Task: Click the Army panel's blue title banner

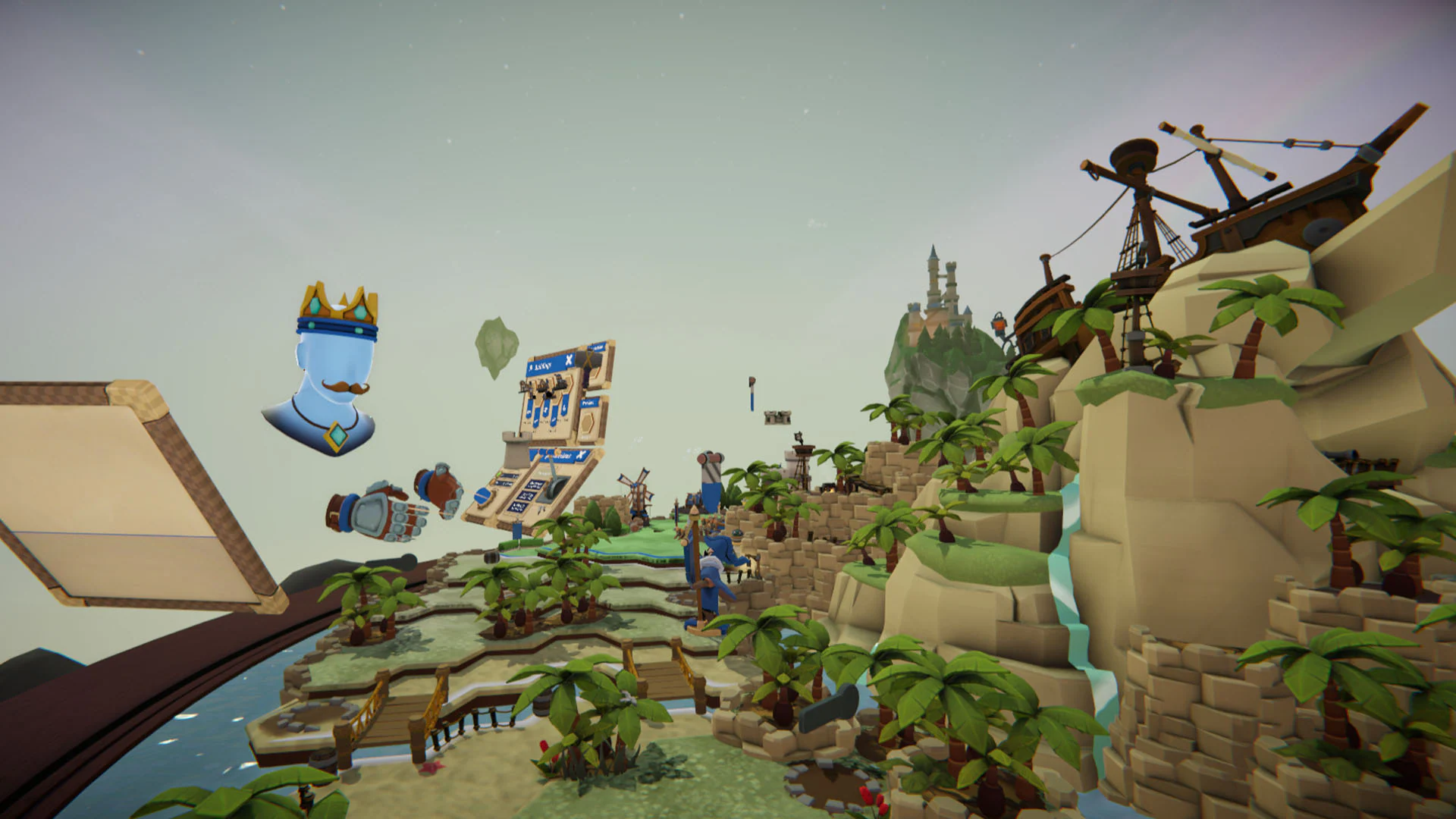Action: [544, 366]
